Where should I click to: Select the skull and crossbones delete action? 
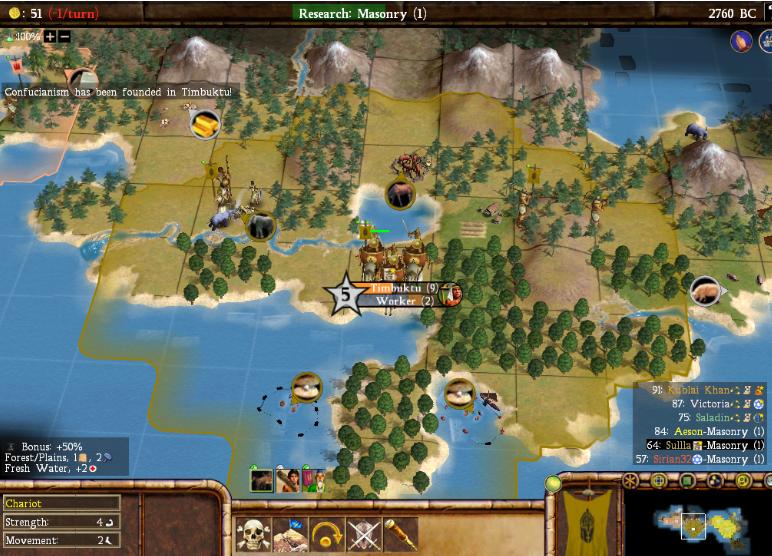coord(253,534)
